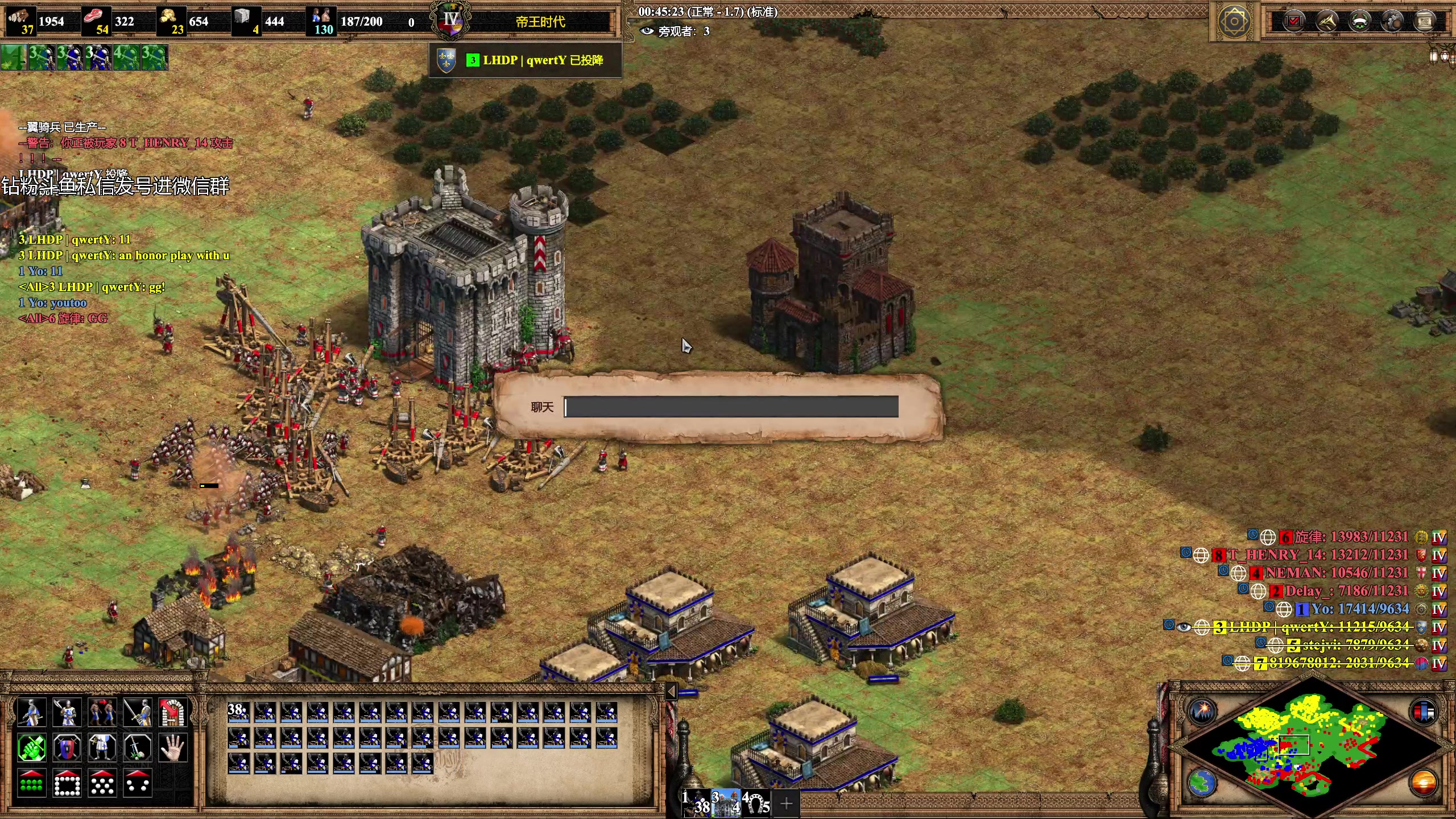This screenshot has height=819, width=1456.
Task: Choose the green line formation icon
Action: click(31, 784)
